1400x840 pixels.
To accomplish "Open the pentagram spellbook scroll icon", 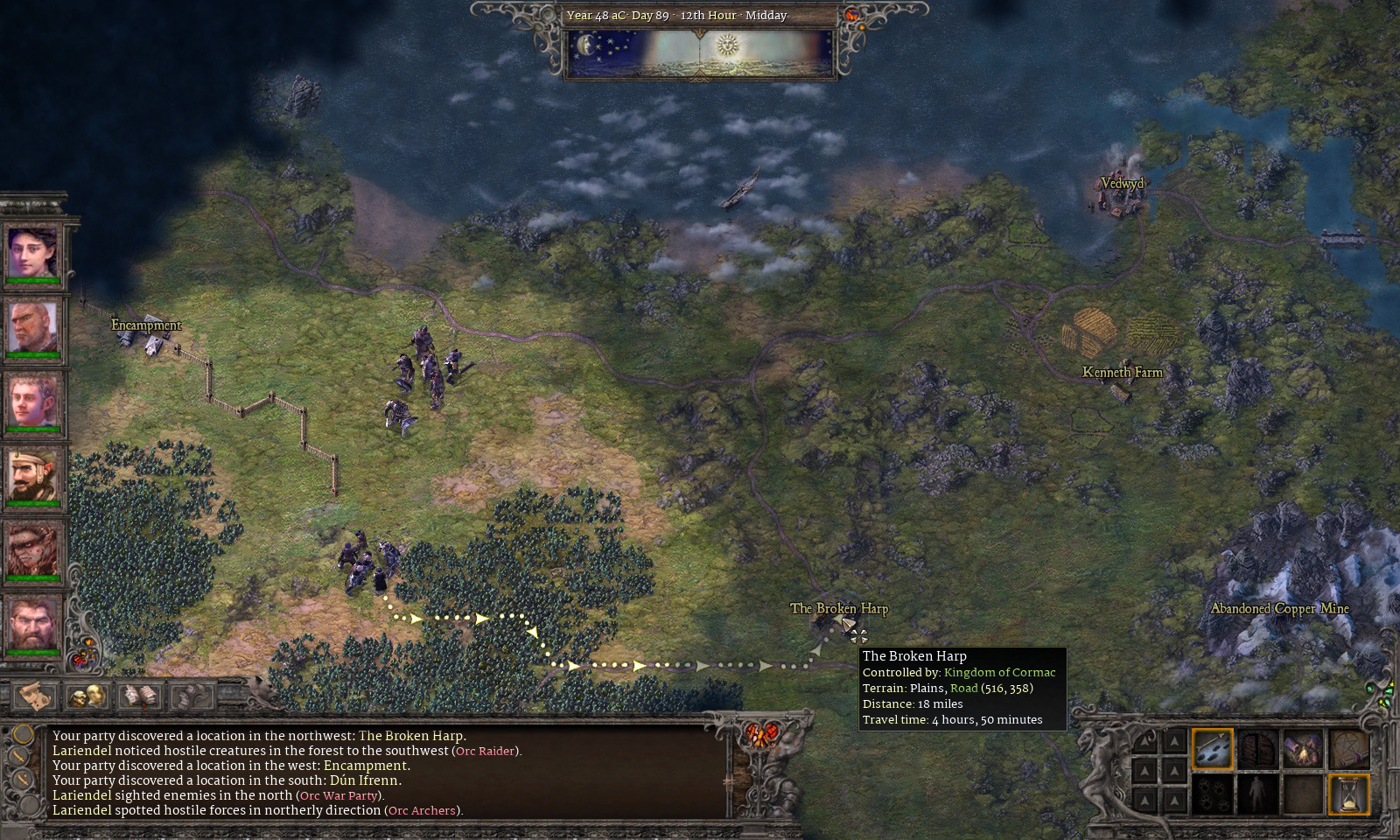I will (1347, 749).
